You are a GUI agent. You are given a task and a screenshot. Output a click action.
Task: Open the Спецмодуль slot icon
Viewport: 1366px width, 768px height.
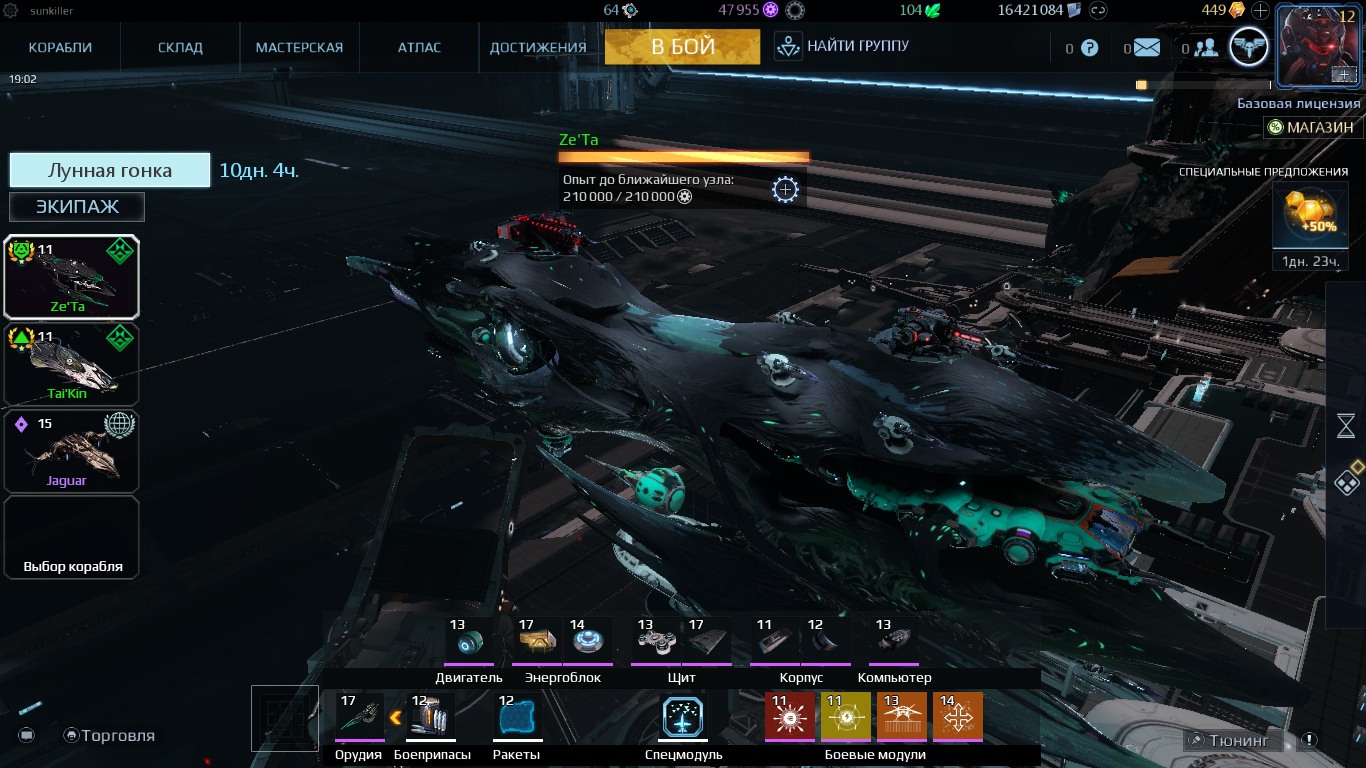click(684, 716)
